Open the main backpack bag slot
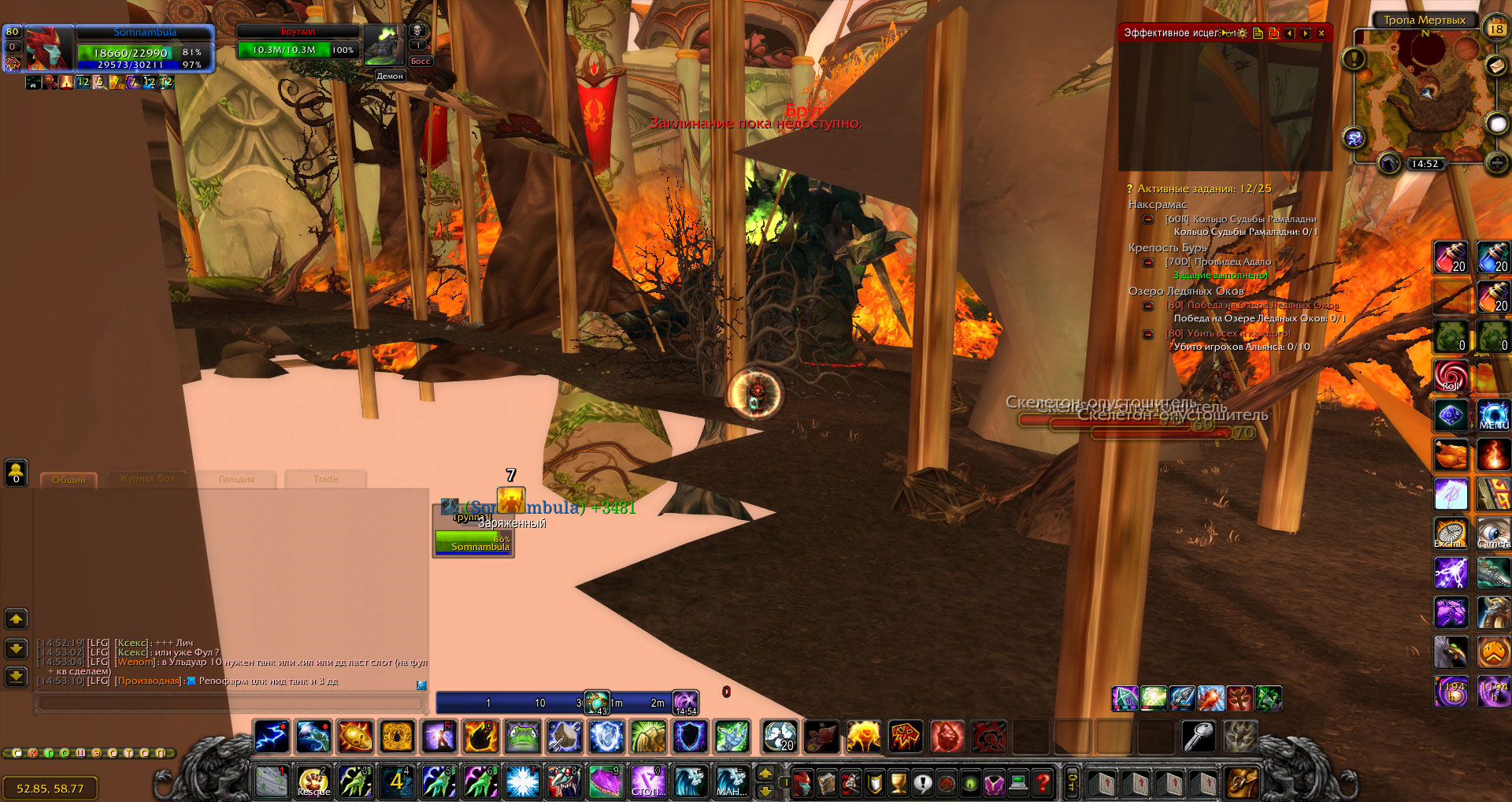The height and width of the screenshot is (802, 1512). (x=1242, y=783)
